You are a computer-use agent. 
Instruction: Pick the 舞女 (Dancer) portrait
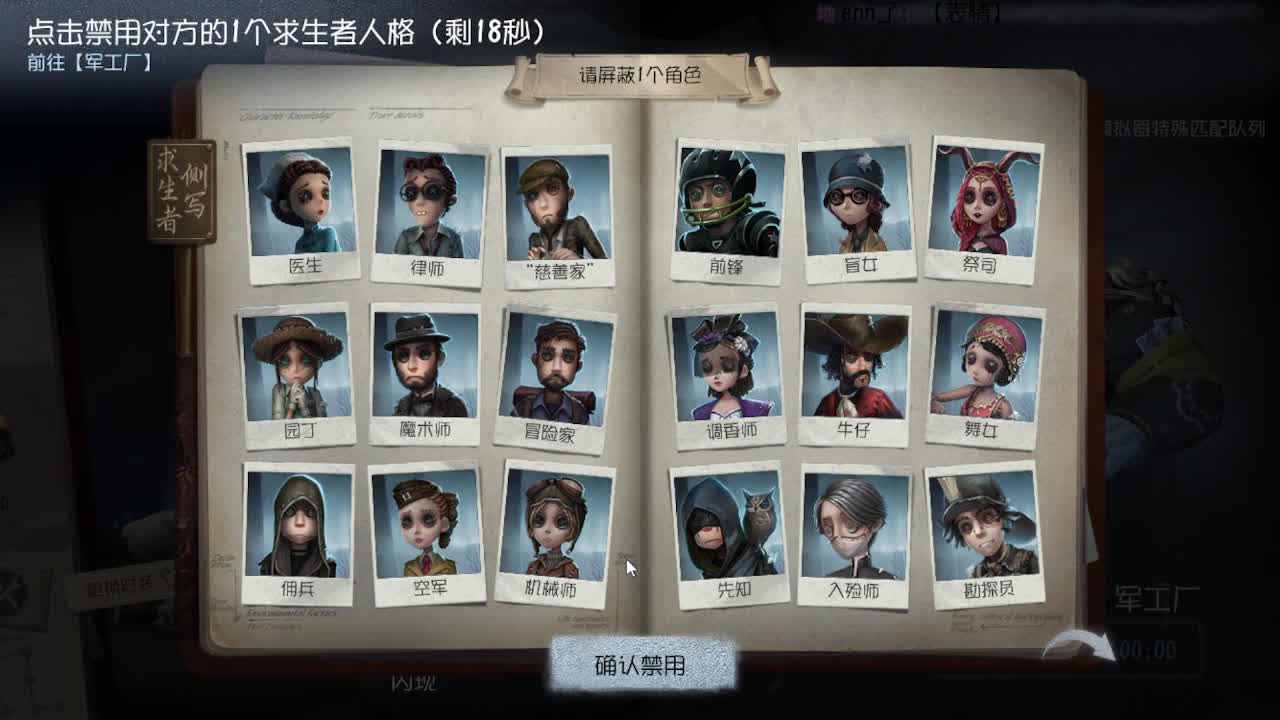point(978,370)
